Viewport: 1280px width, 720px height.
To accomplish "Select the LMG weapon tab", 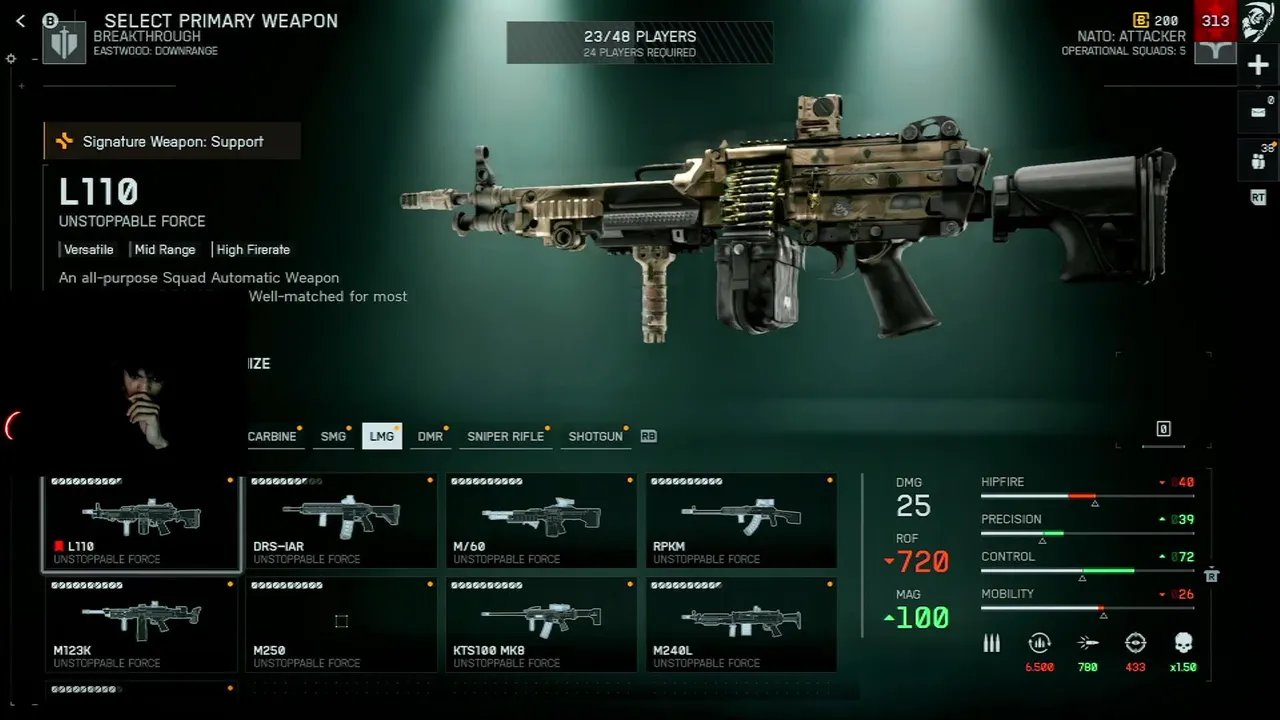I will [381, 436].
